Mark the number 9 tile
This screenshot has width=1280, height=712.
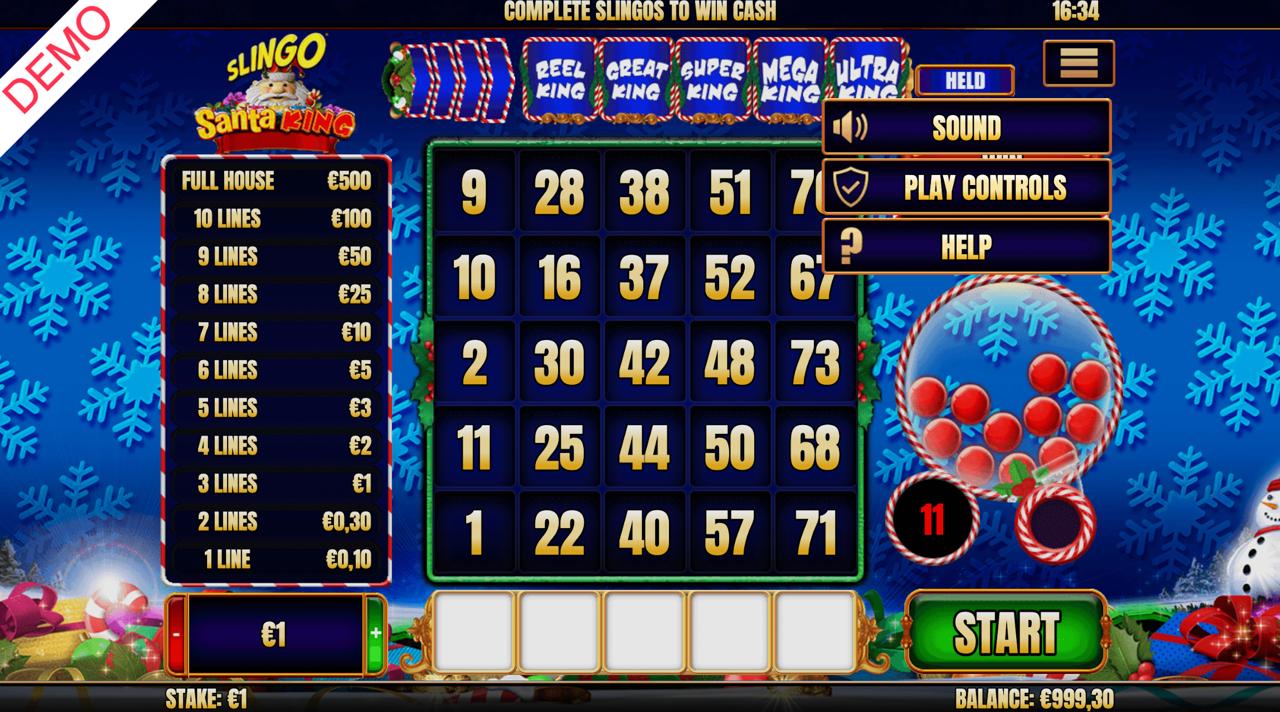(x=474, y=194)
